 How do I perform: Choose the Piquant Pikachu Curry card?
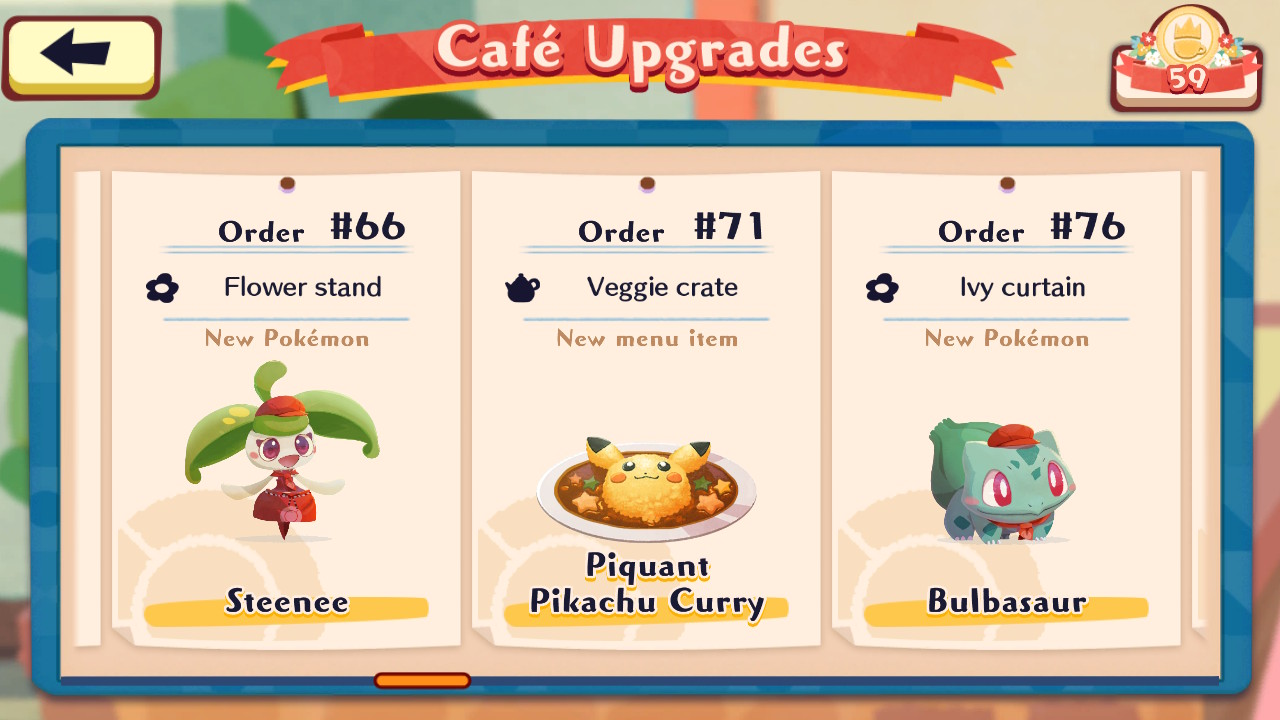pos(646,410)
